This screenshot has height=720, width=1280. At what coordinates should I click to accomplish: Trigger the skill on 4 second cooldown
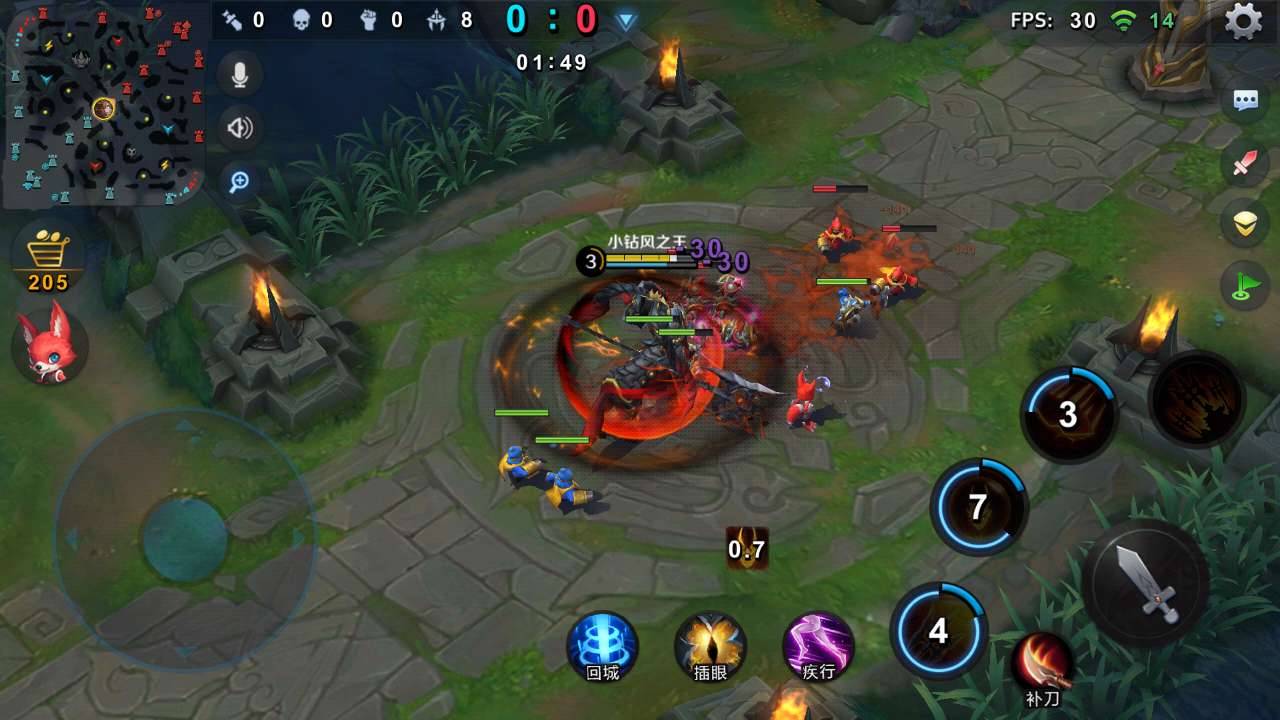(938, 631)
